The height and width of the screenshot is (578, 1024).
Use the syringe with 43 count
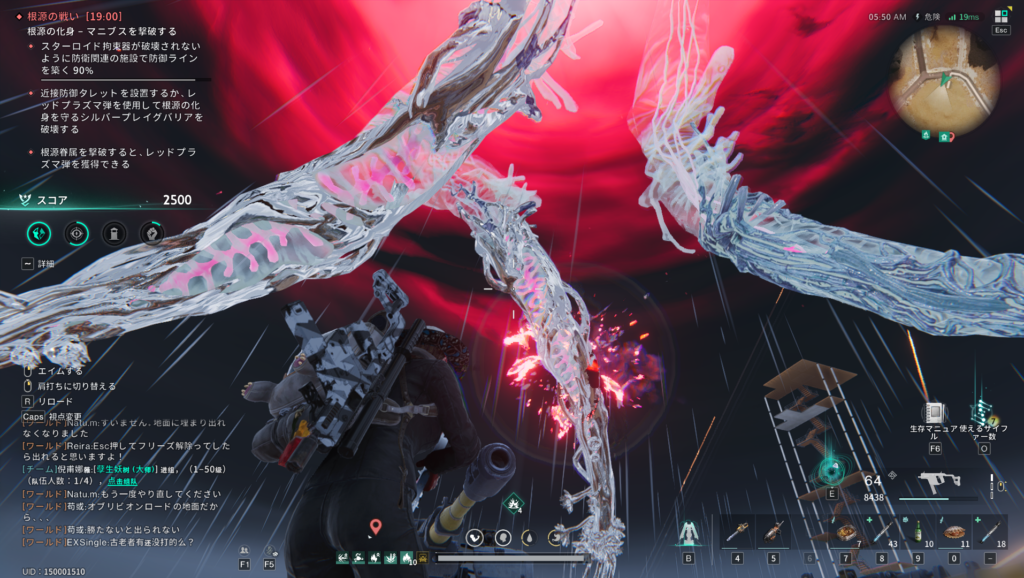pyautogui.click(x=882, y=531)
